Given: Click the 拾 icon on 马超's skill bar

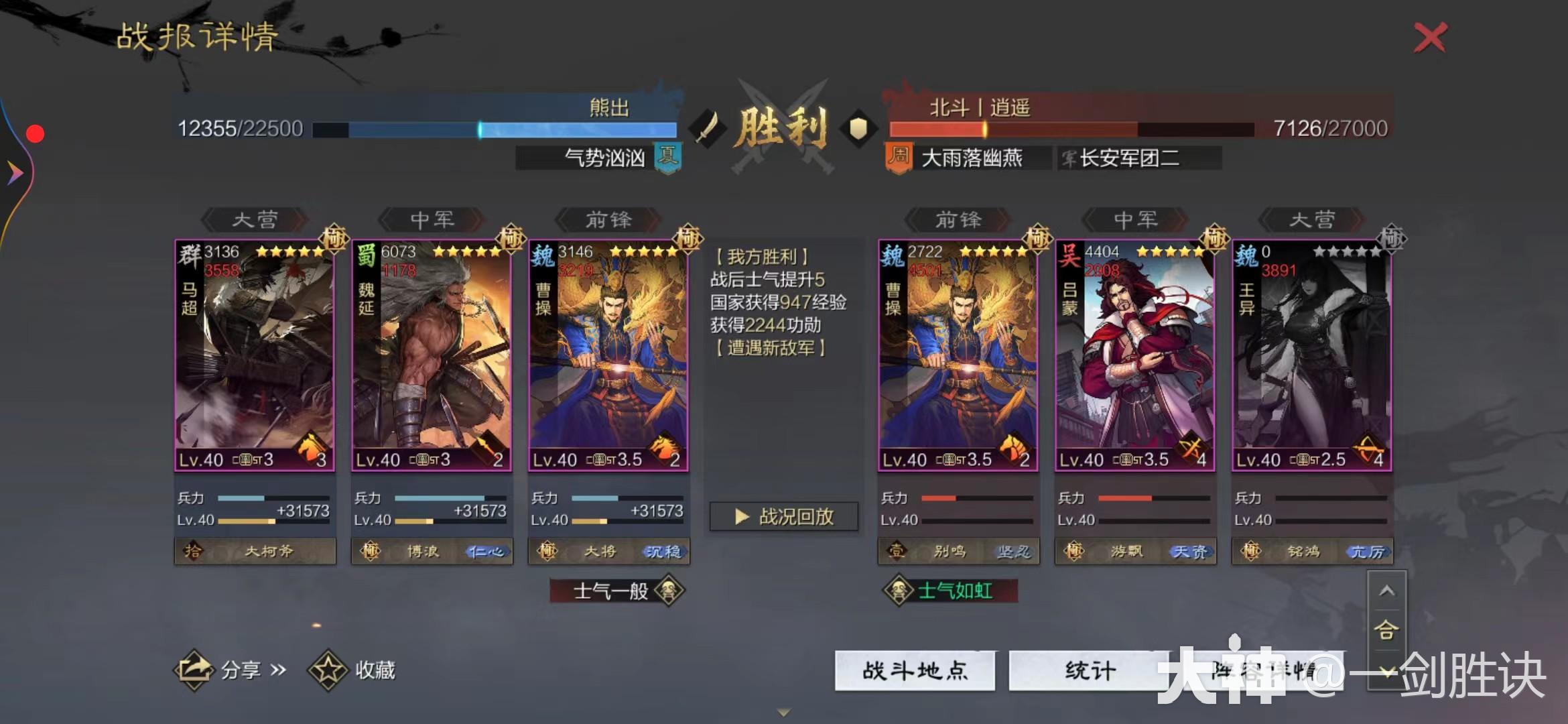Looking at the screenshot, I should (192, 551).
